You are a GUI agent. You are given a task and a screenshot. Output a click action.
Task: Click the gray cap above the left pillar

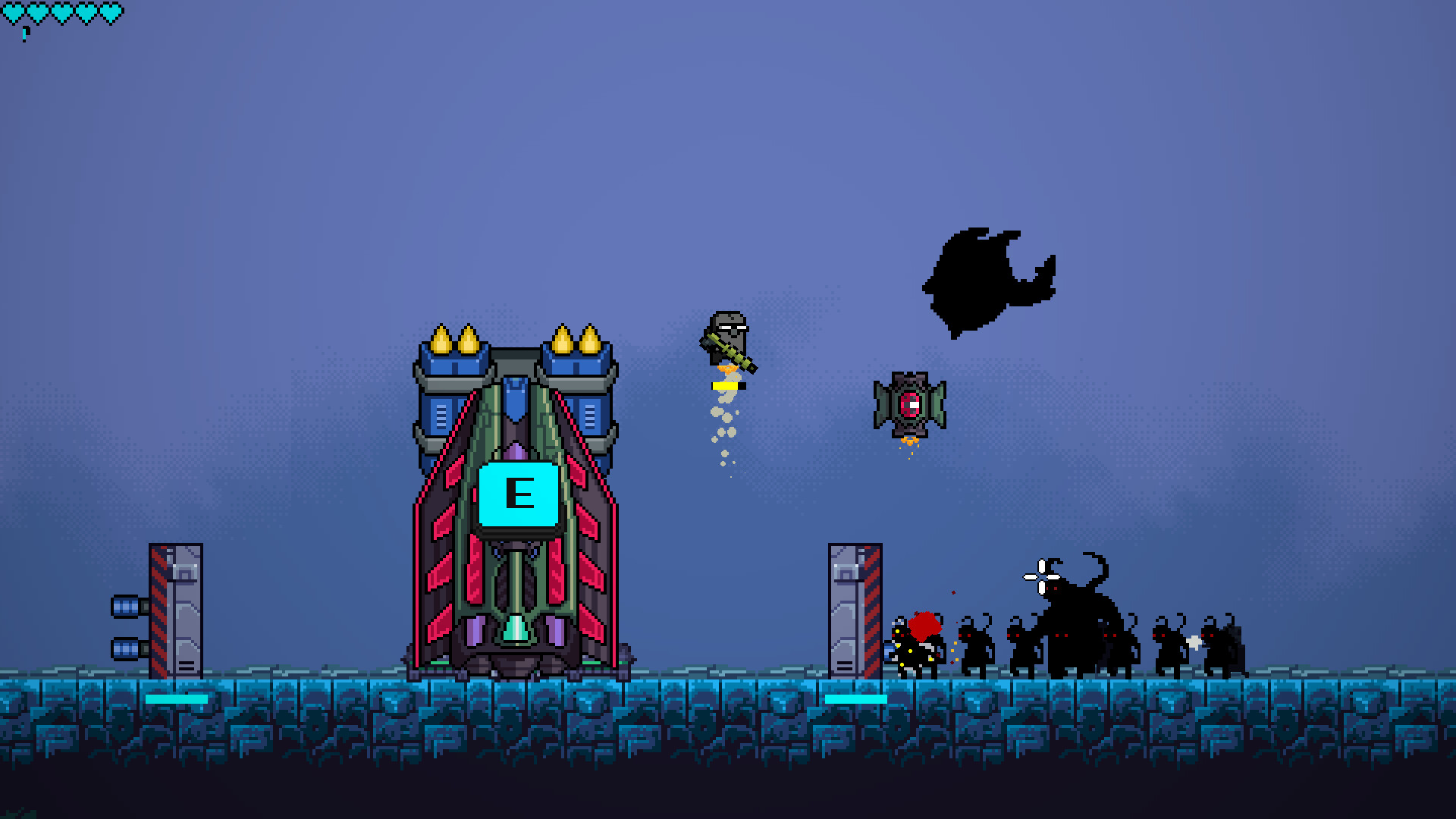[184, 574]
